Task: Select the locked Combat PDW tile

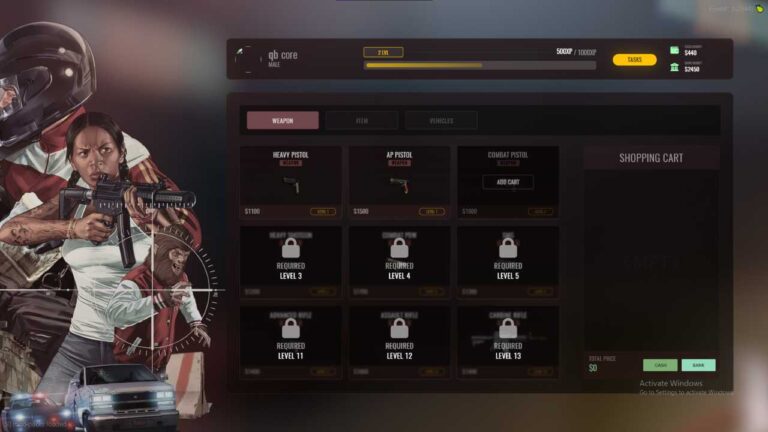Action: pos(399,262)
